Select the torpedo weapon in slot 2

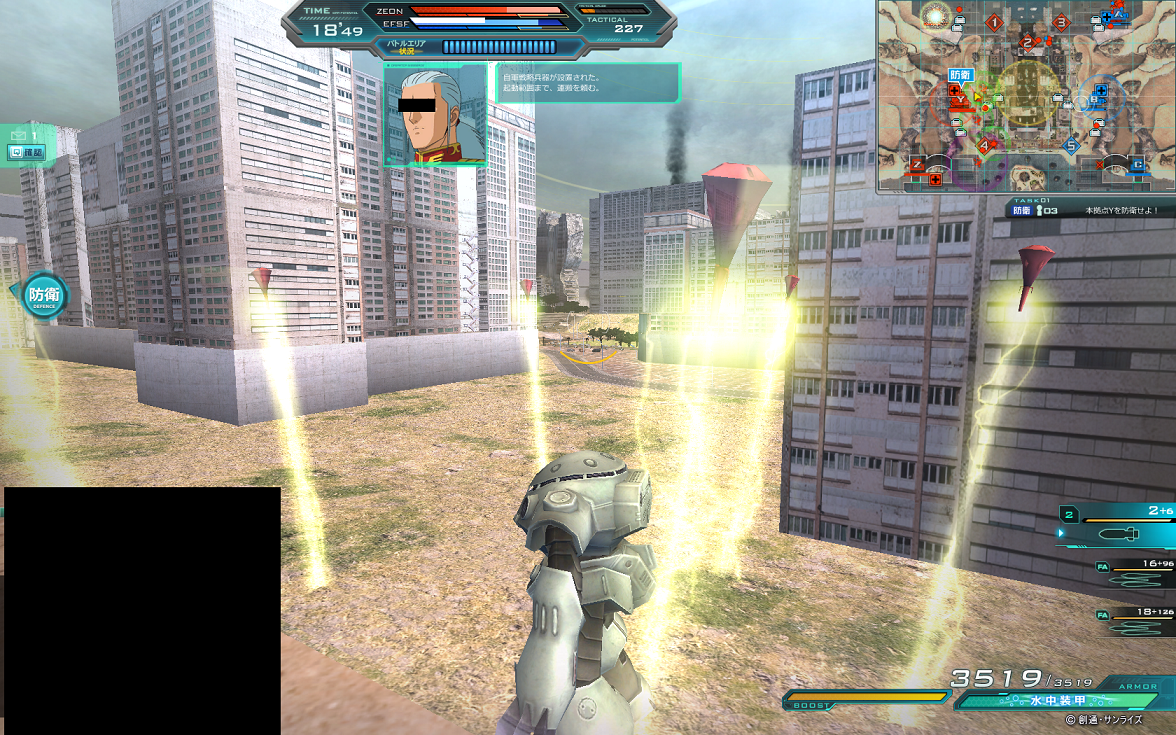click(x=1118, y=533)
